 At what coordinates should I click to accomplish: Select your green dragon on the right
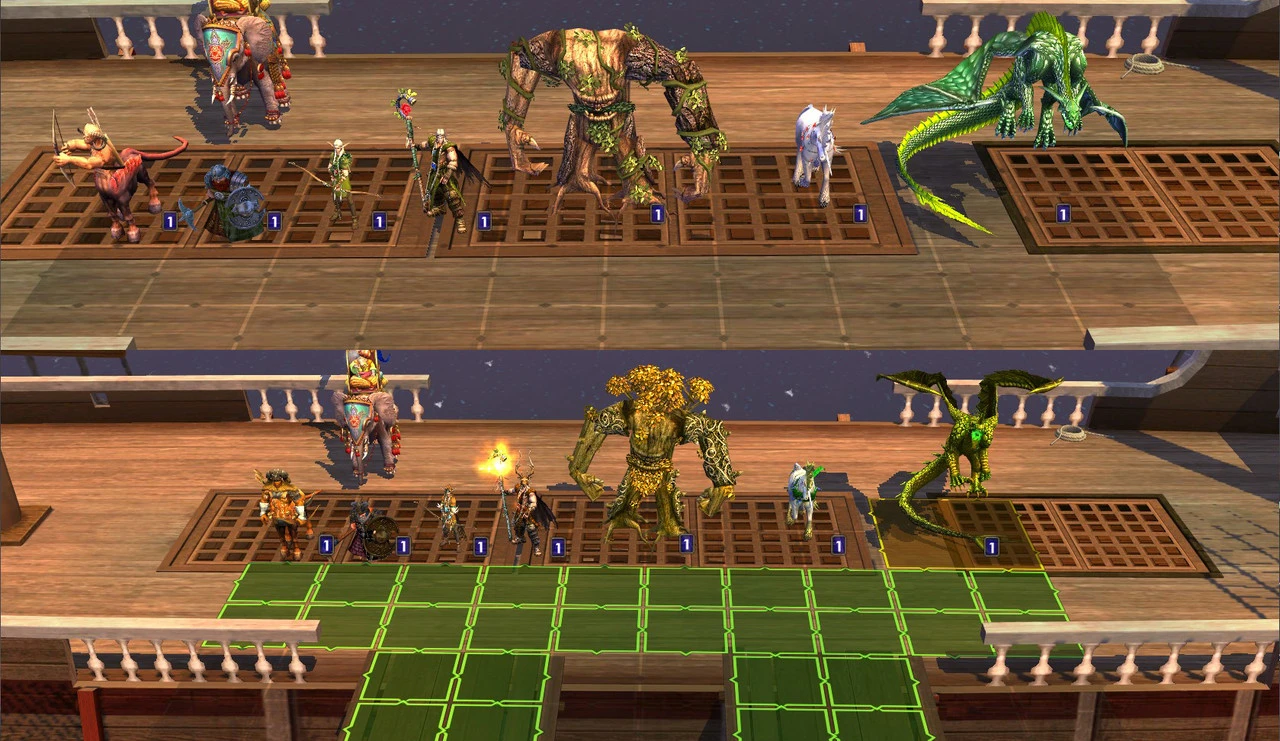point(965,440)
